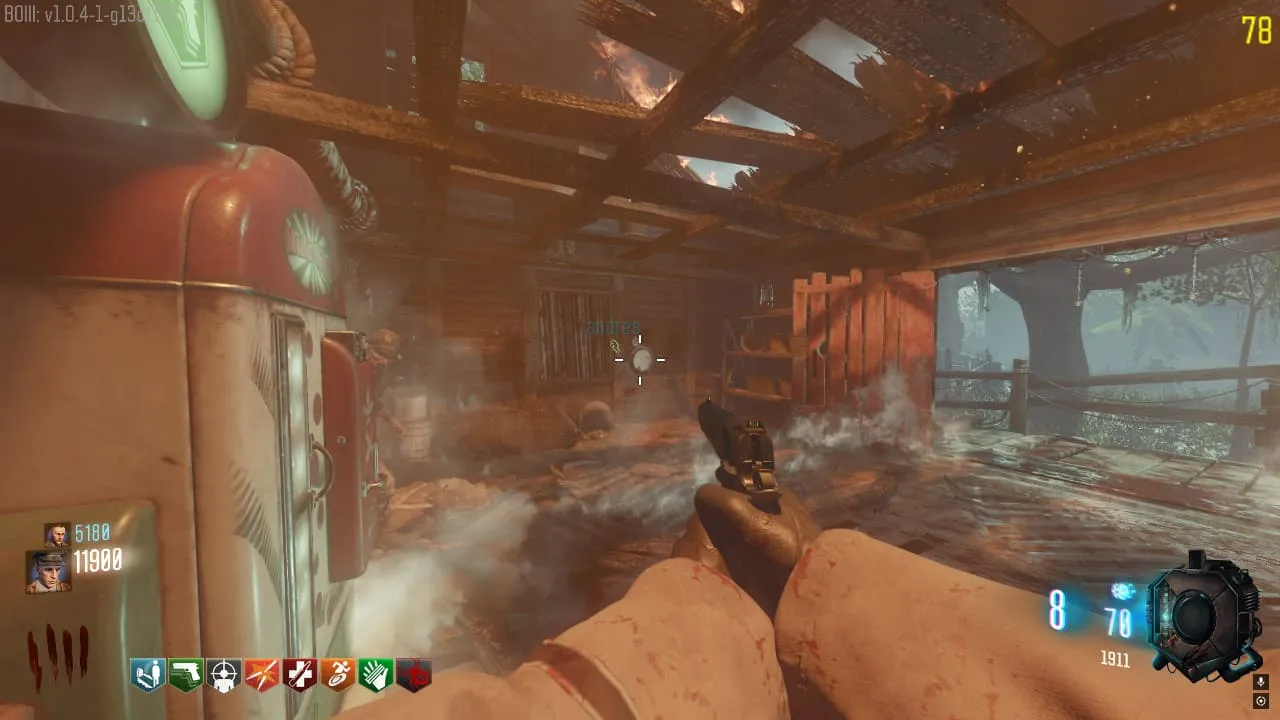Image resolution: width=1280 pixels, height=720 pixels.
Task: Click the Quick Revive perk icon
Action: coord(148,675)
